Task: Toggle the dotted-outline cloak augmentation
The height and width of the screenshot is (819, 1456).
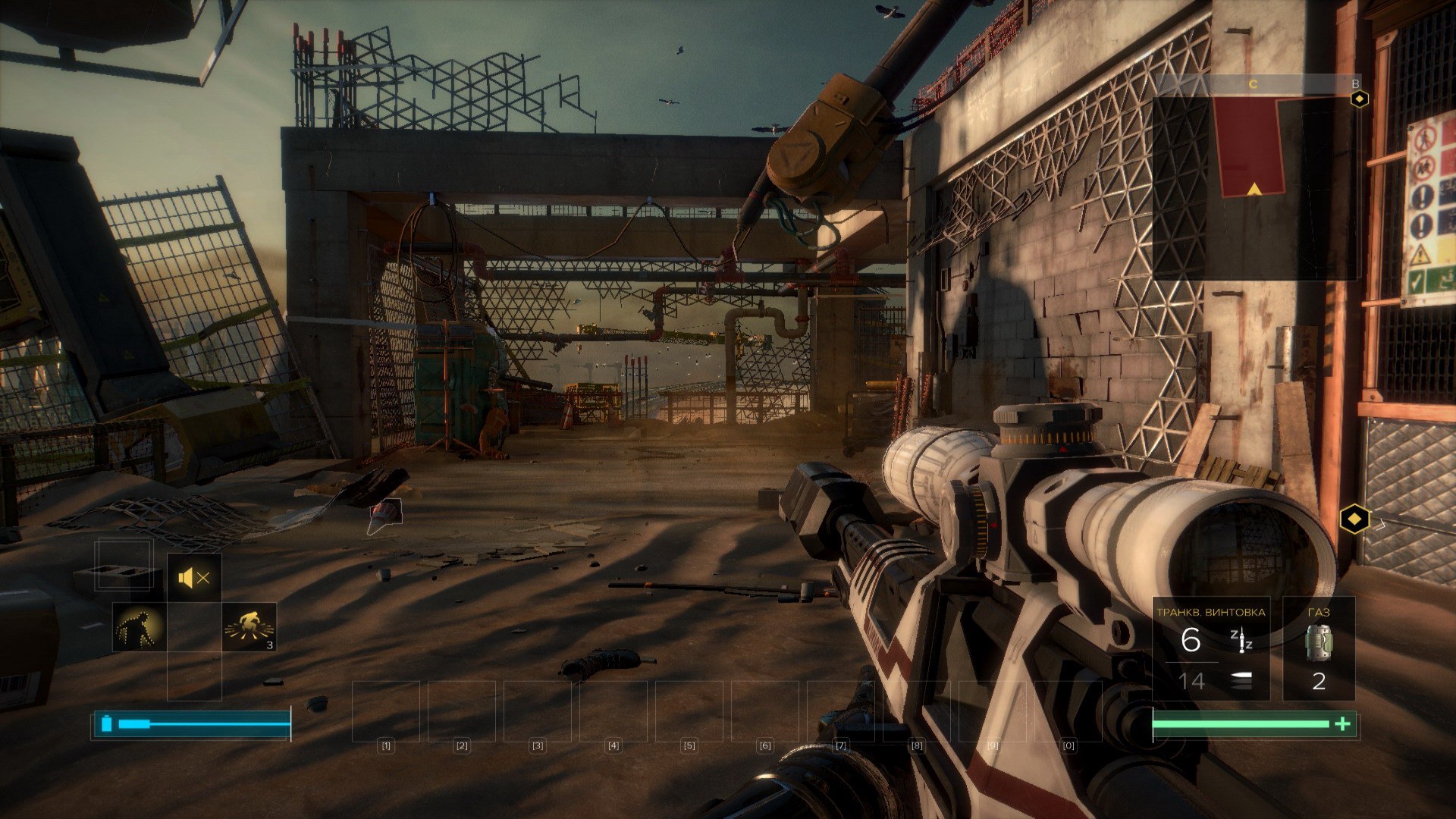Action: [139, 628]
